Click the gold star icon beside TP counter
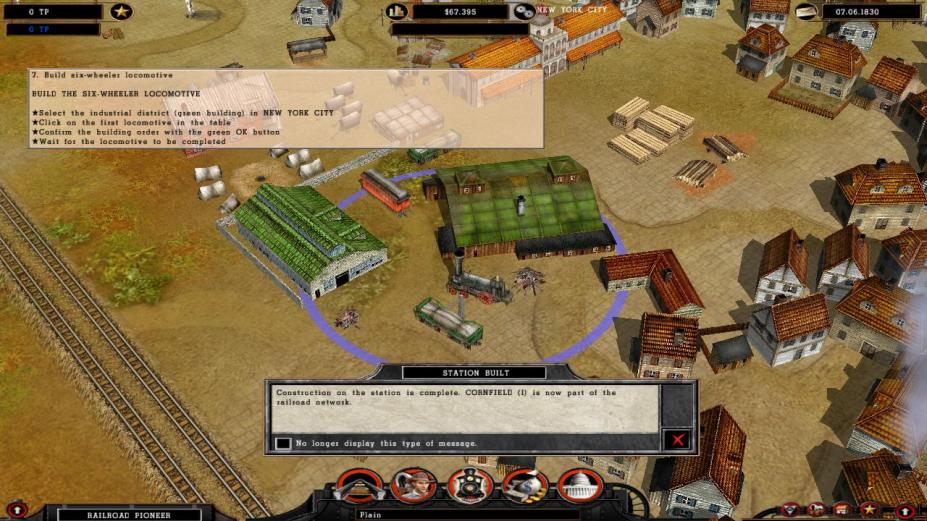This screenshot has height=521, width=927. click(122, 12)
